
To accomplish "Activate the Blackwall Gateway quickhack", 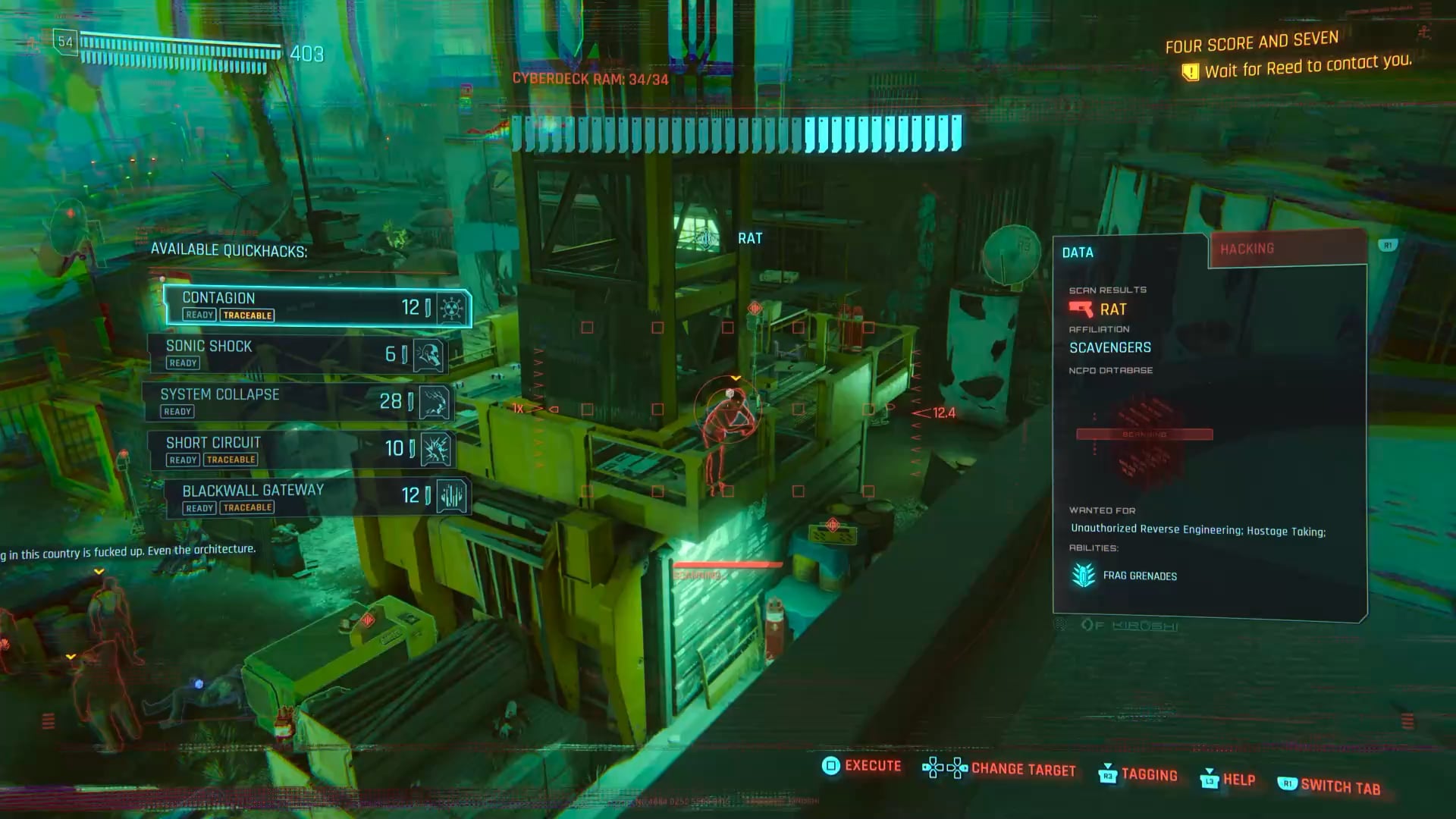I will click(x=317, y=497).
